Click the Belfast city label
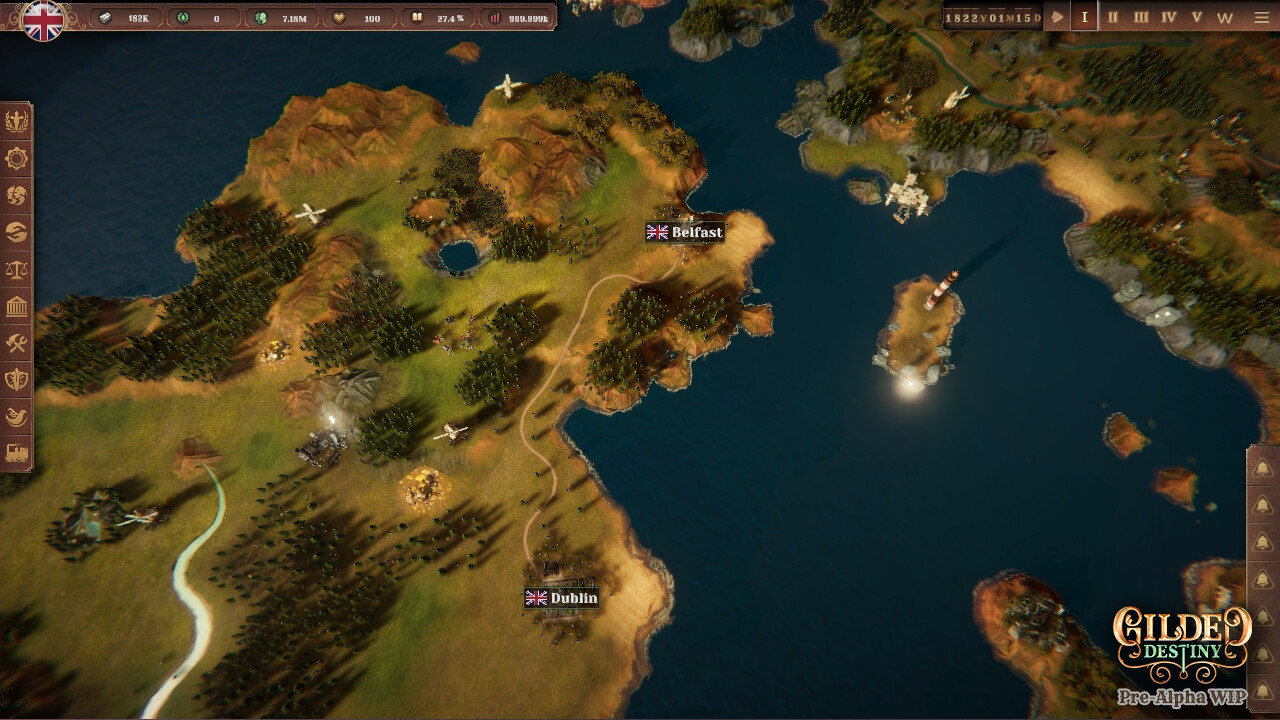The width and height of the screenshot is (1280, 720). [x=685, y=233]
